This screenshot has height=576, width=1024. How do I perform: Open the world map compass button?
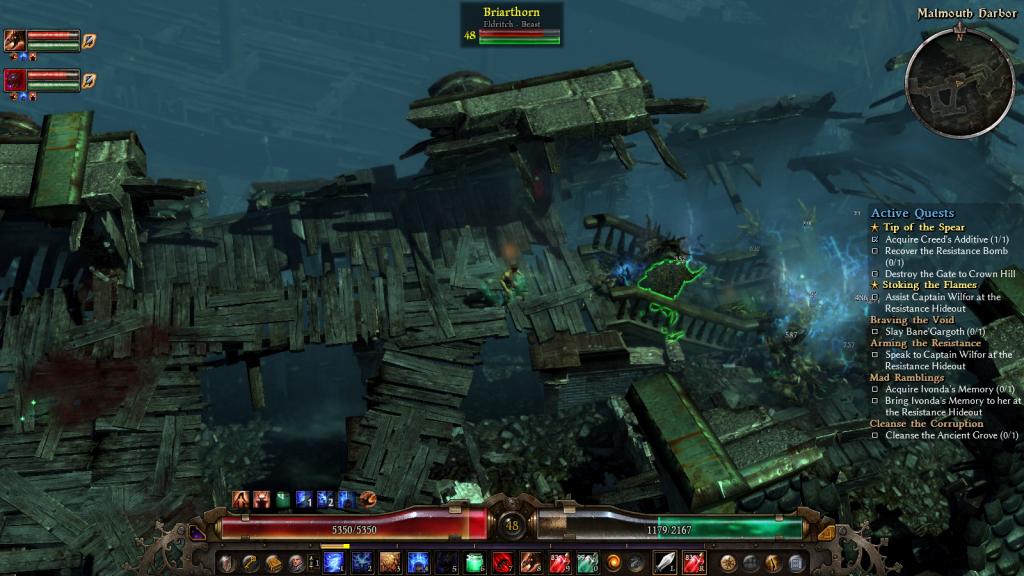click(729, 563)
